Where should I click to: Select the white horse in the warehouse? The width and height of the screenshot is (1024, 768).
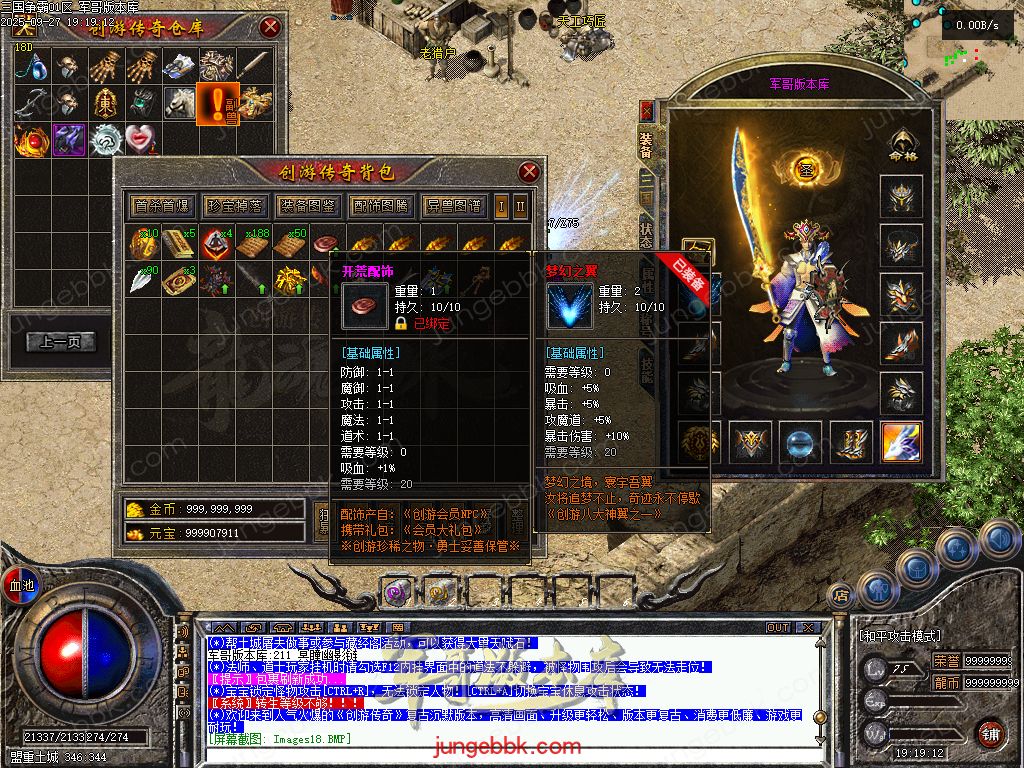tap(180, 101)
